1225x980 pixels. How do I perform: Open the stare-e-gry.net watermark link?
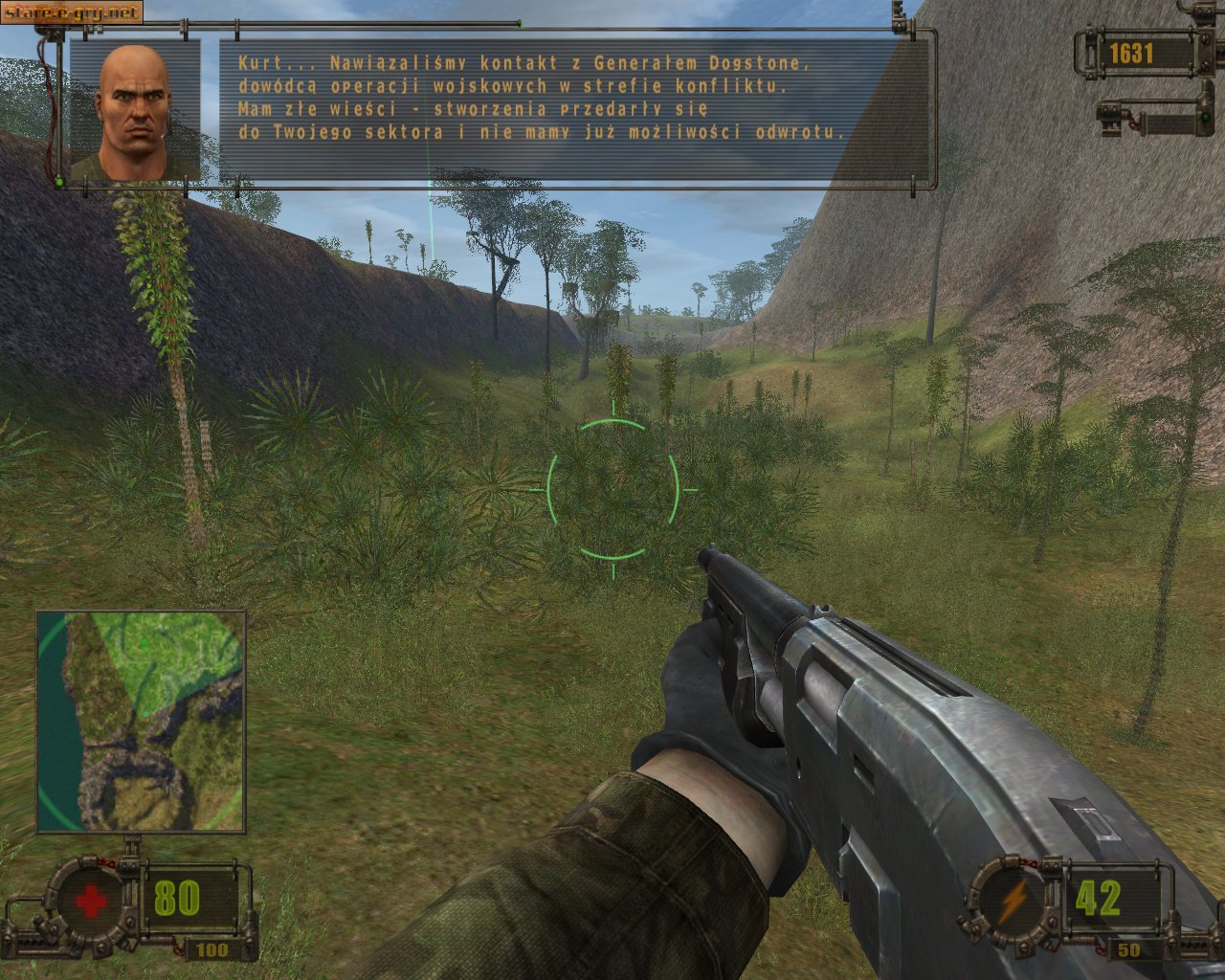point(71,12)
